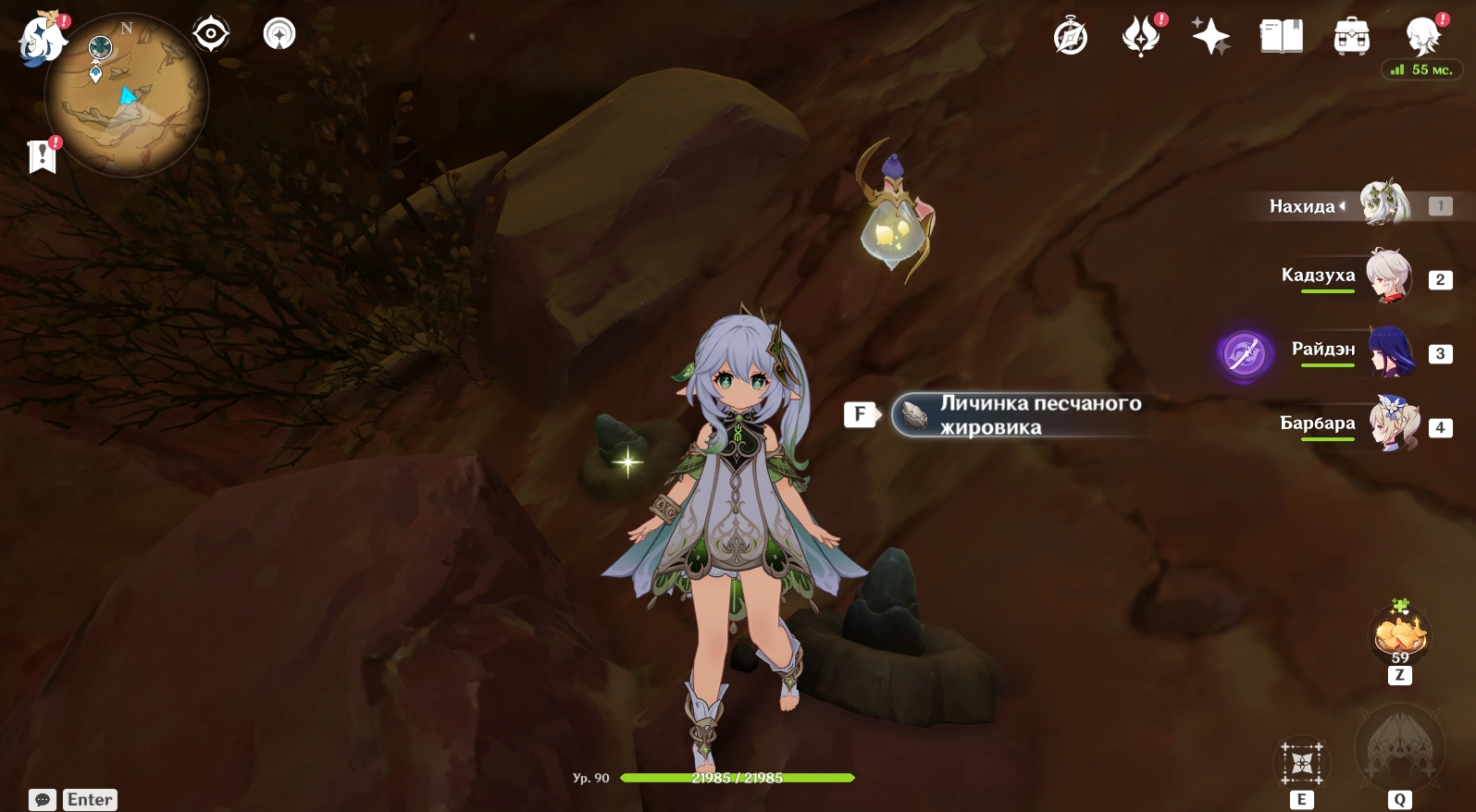
Task: Activate the elemental burst icon
Action: (x=1398, y=747)
